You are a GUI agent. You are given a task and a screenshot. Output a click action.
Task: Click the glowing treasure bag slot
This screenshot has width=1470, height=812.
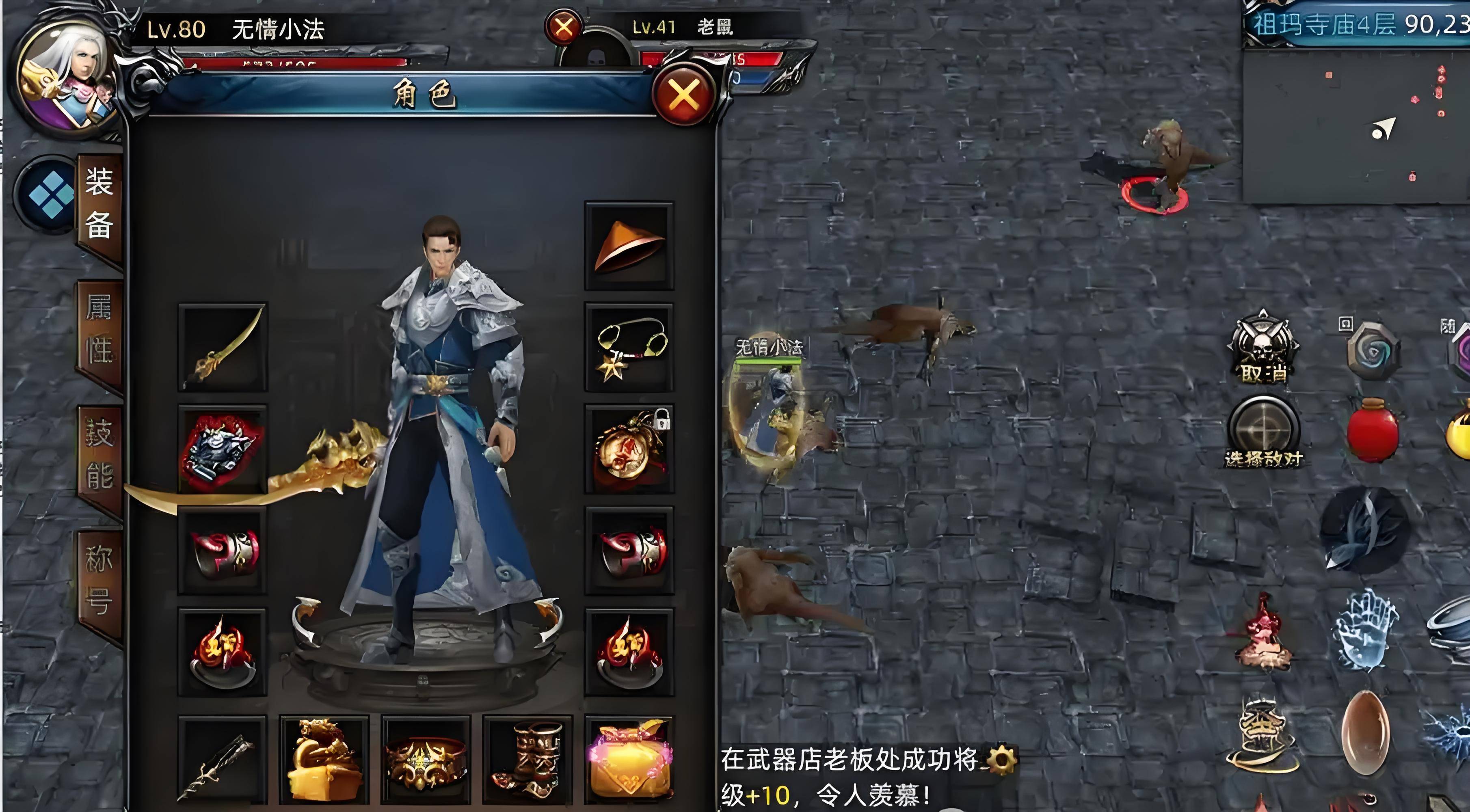pyautogui.click(x=631, y=759)
